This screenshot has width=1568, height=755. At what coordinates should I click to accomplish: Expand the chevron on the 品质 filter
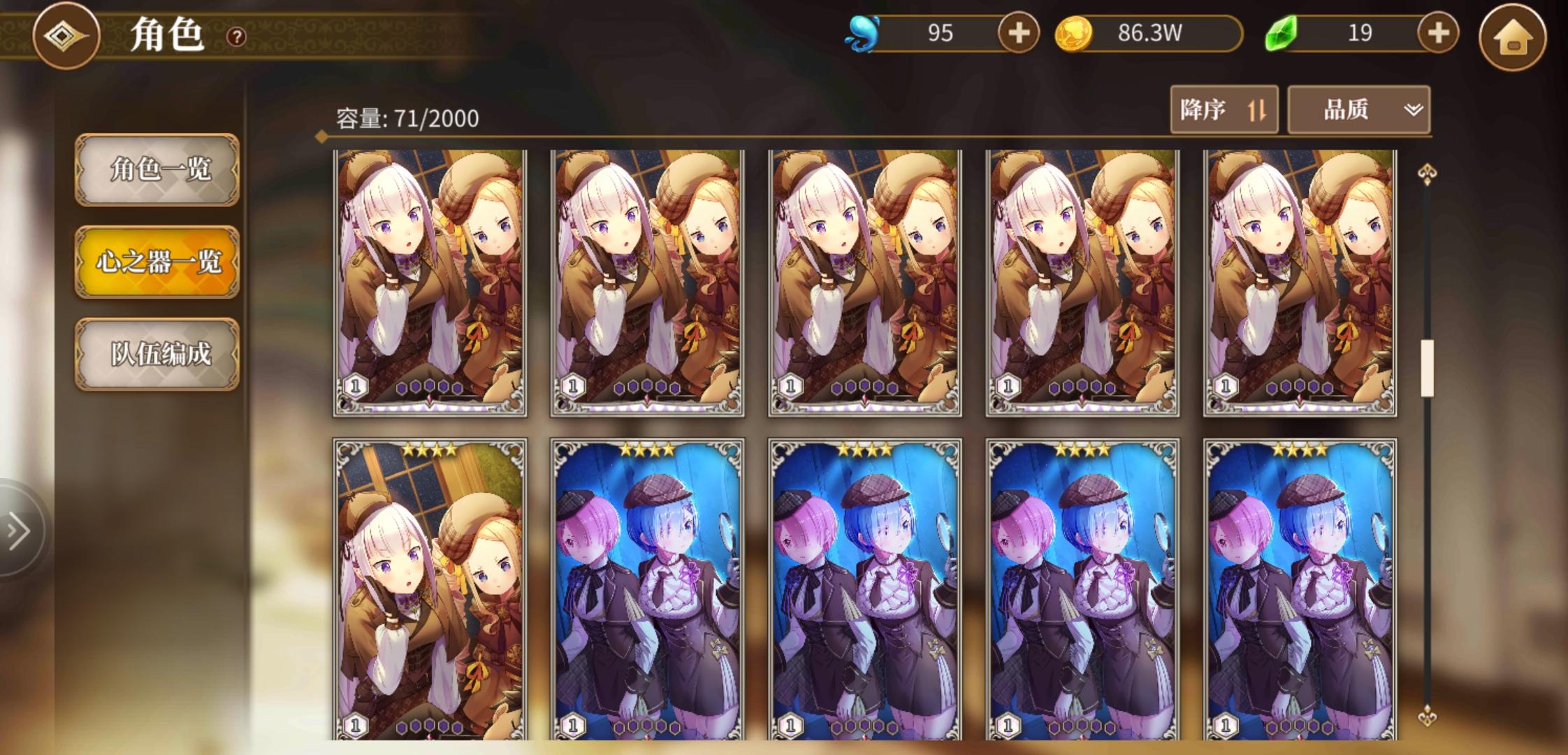click(1413, 110)
